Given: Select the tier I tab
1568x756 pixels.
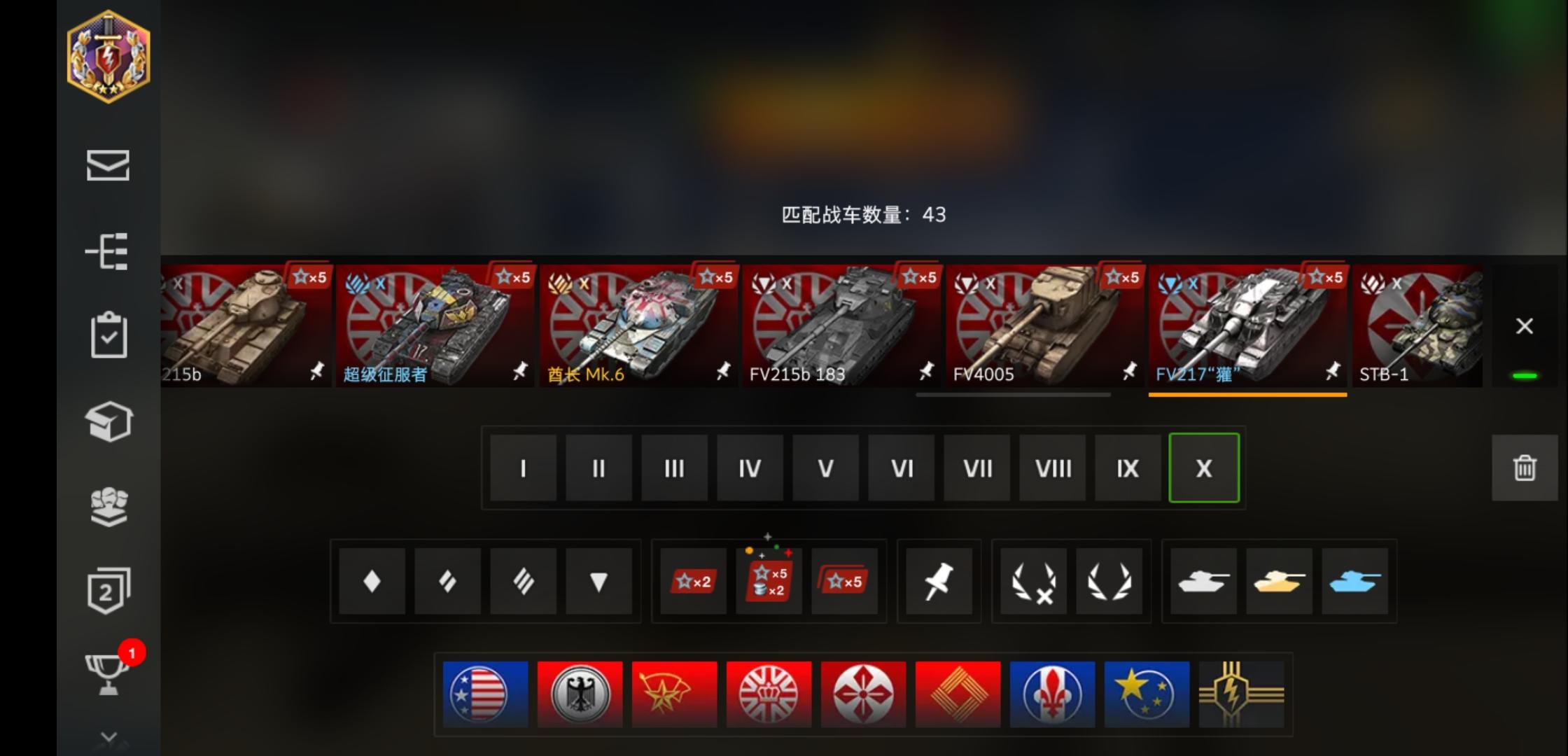Looking at the screenshot, I should coord(523,468).
